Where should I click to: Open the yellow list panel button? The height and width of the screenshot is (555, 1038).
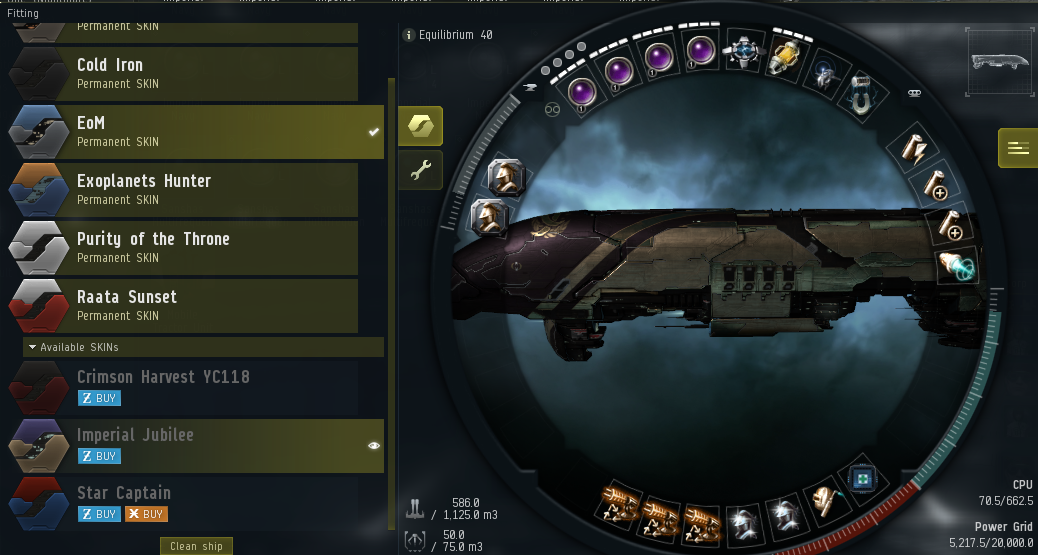pos(1018,148)
